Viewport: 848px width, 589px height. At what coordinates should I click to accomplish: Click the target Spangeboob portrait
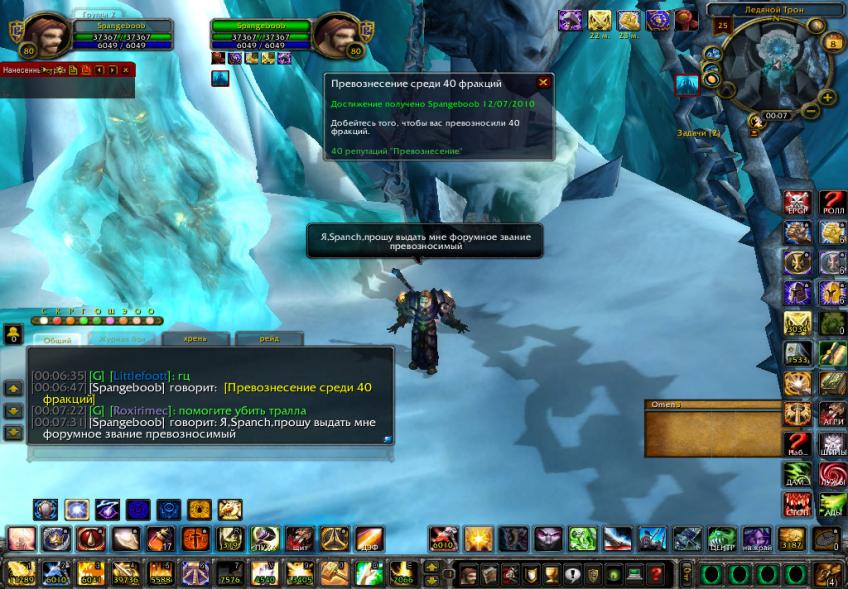336,36
